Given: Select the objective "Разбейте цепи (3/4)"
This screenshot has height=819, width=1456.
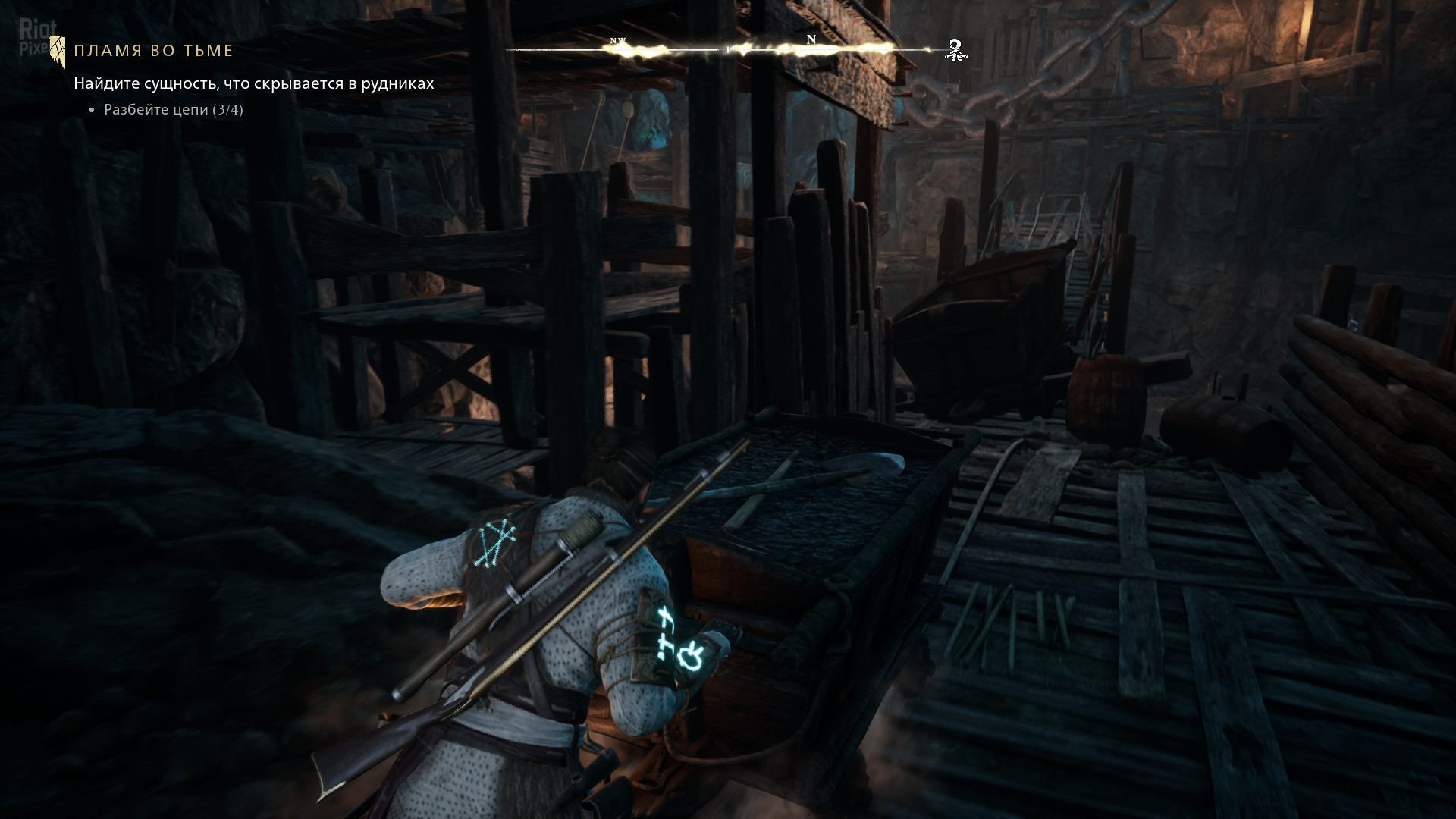Looking at the screenshot, I should 173,110.
